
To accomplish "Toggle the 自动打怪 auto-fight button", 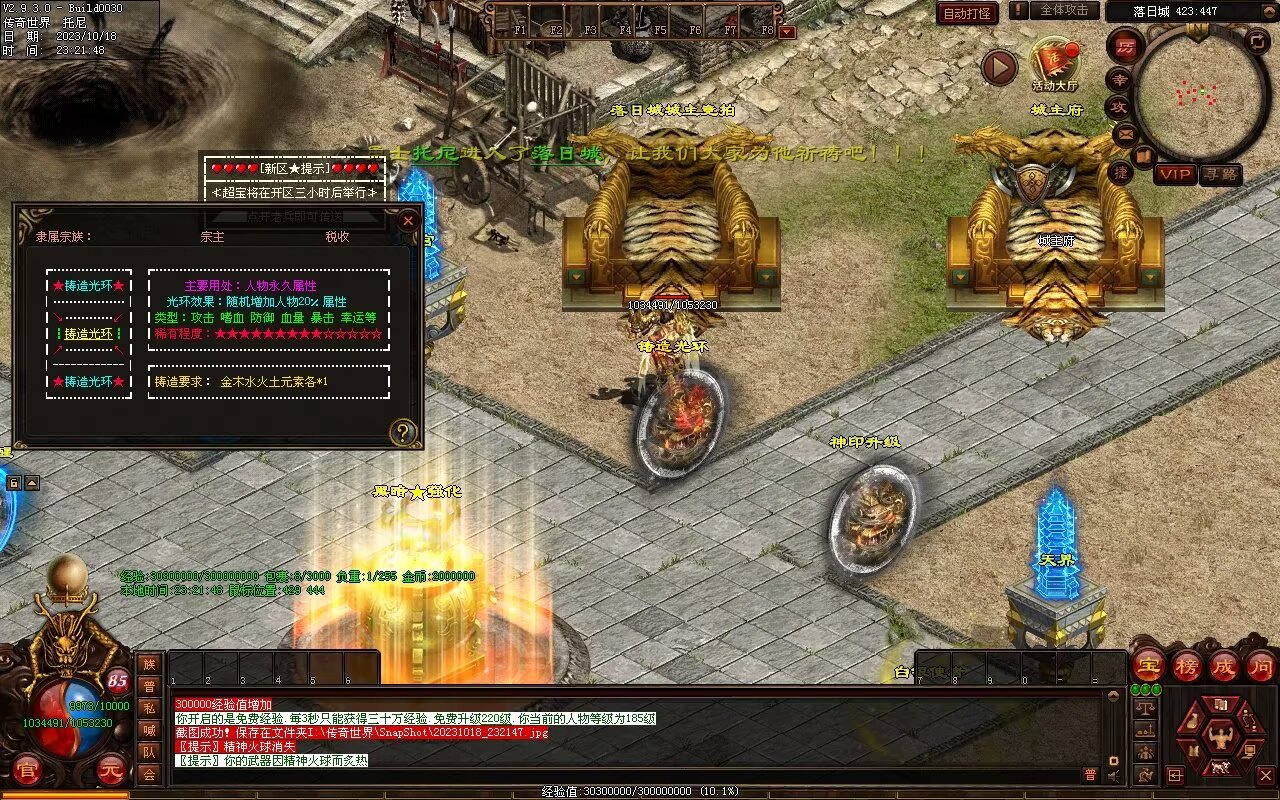I will [x=968, y=13].
